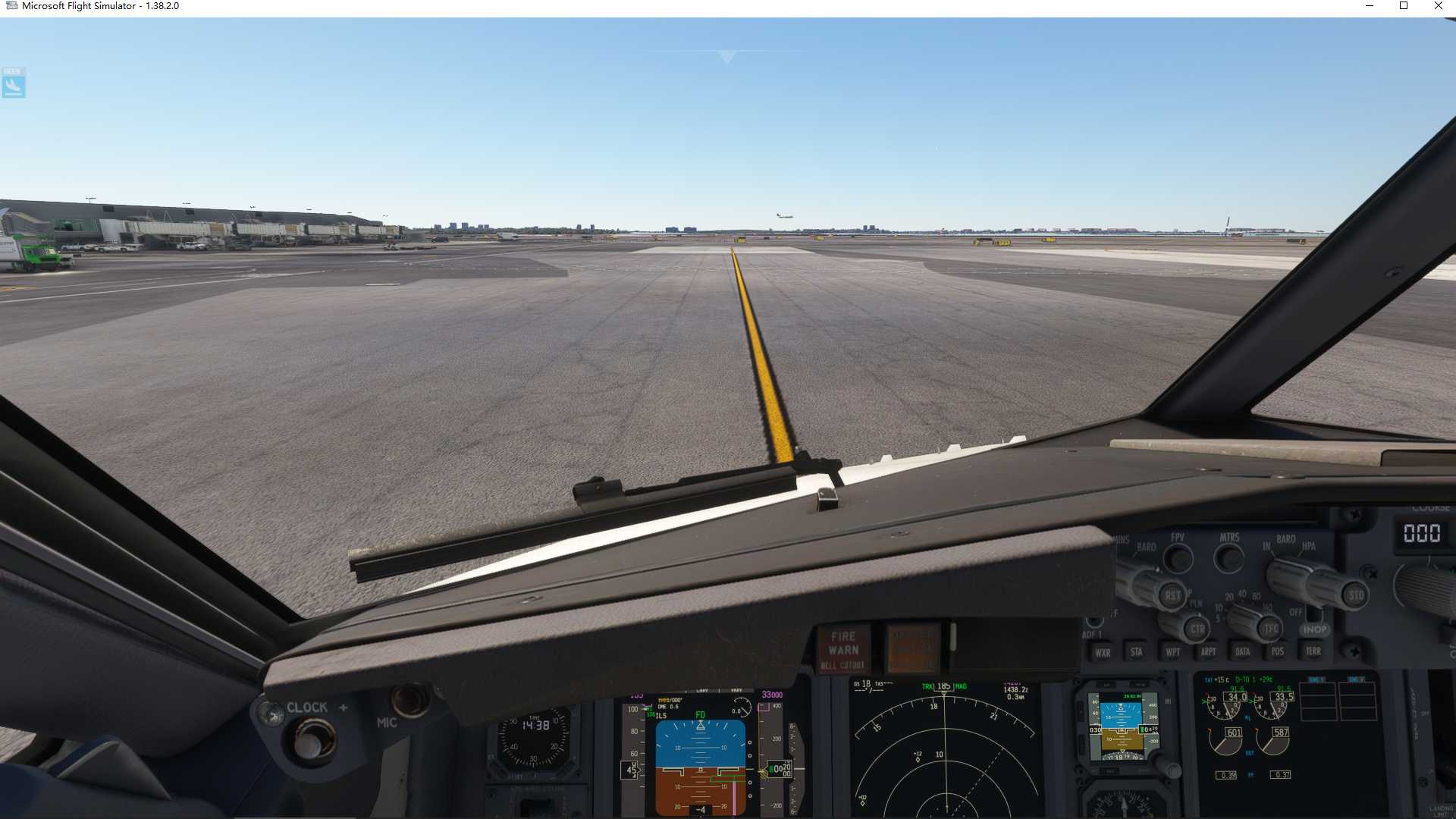Viewport: 1456px width, 819px height.
Task: Enable the WPT waypoint display button
Action: point(1172,652)
